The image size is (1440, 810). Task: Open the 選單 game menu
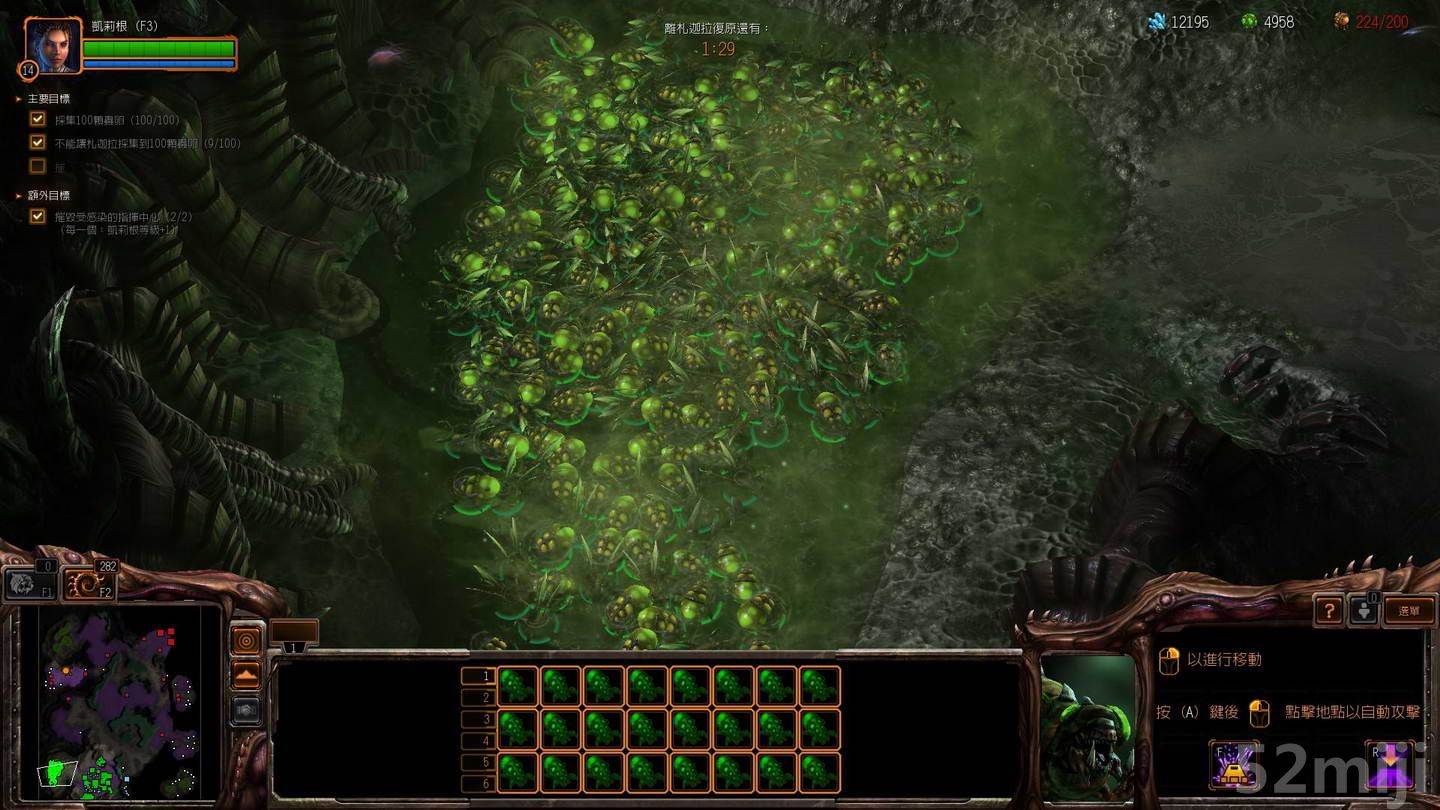(x=1410, y=610)
